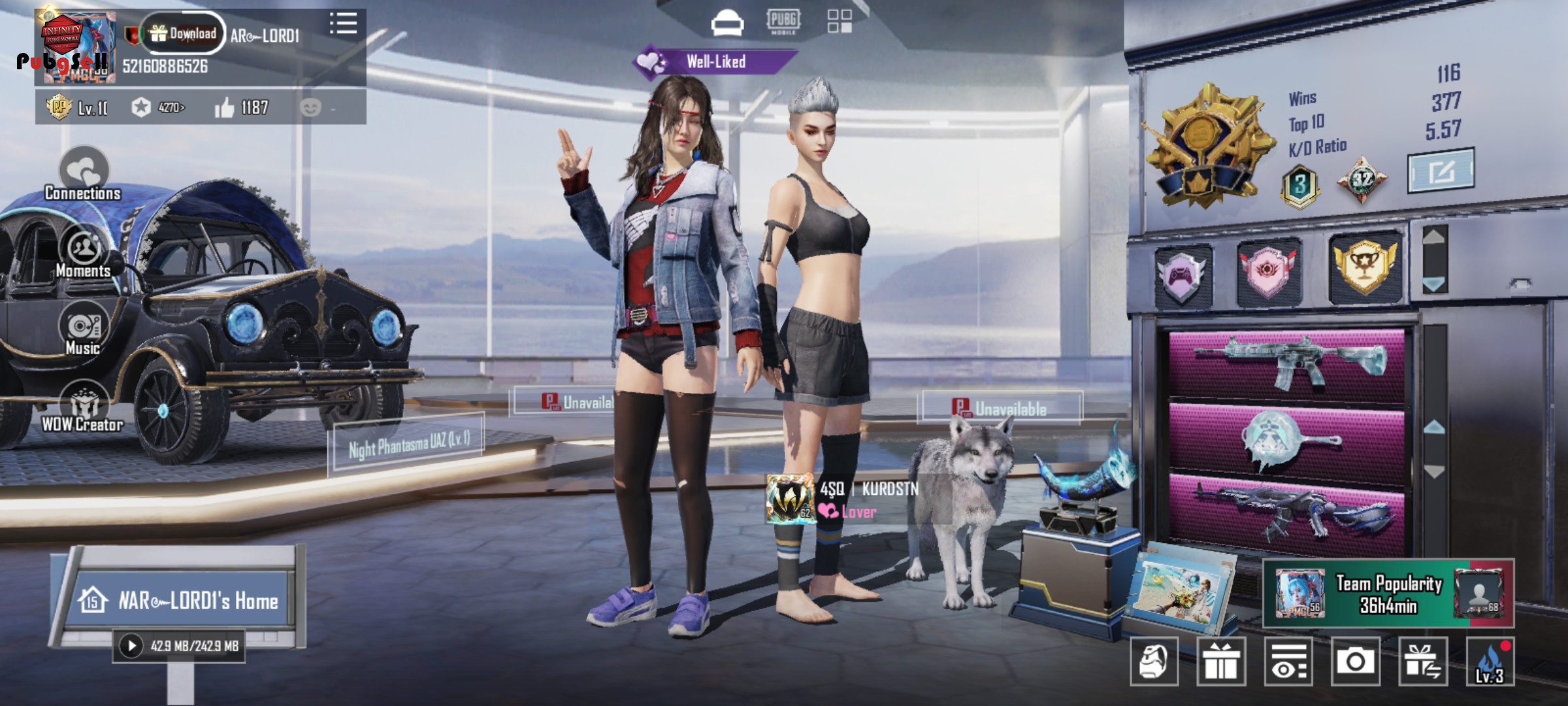Open the list menu beside the player name

tap(343, 24)
